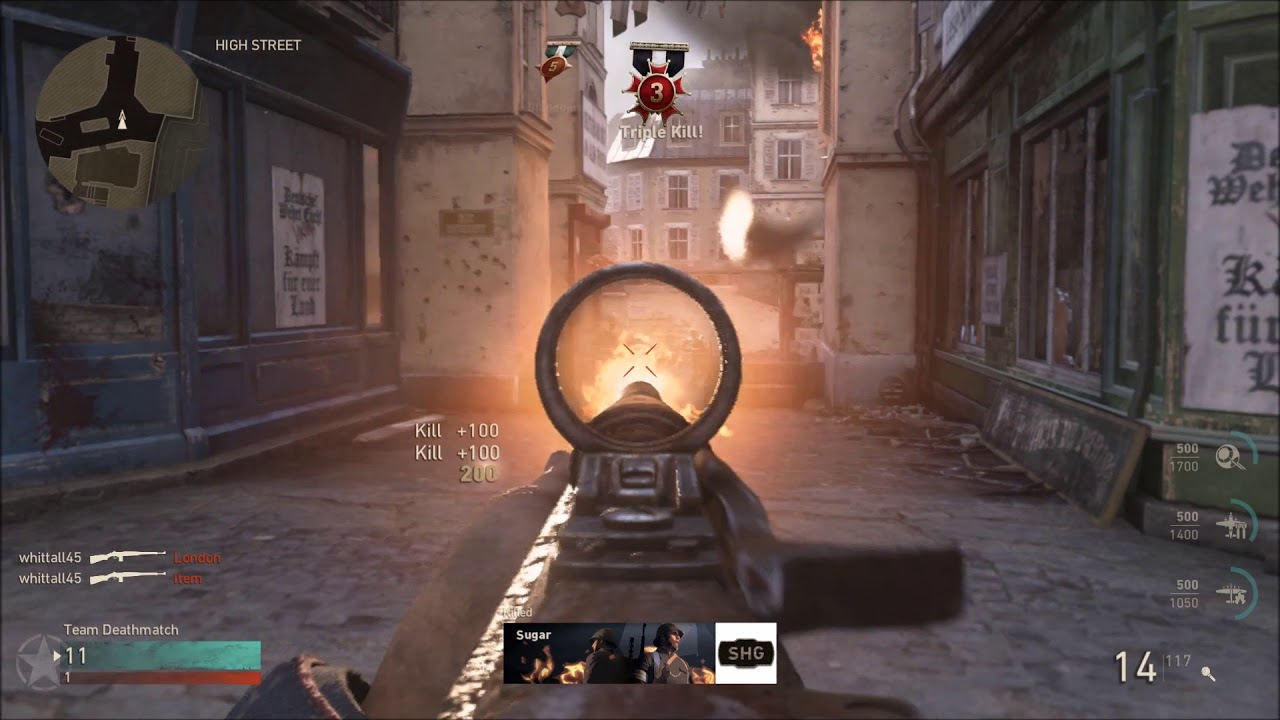Image resolution: width=1280 pixels, height=720 pixels.
Task: Click the London victim name in killfeed
Action: click(197, 557)
